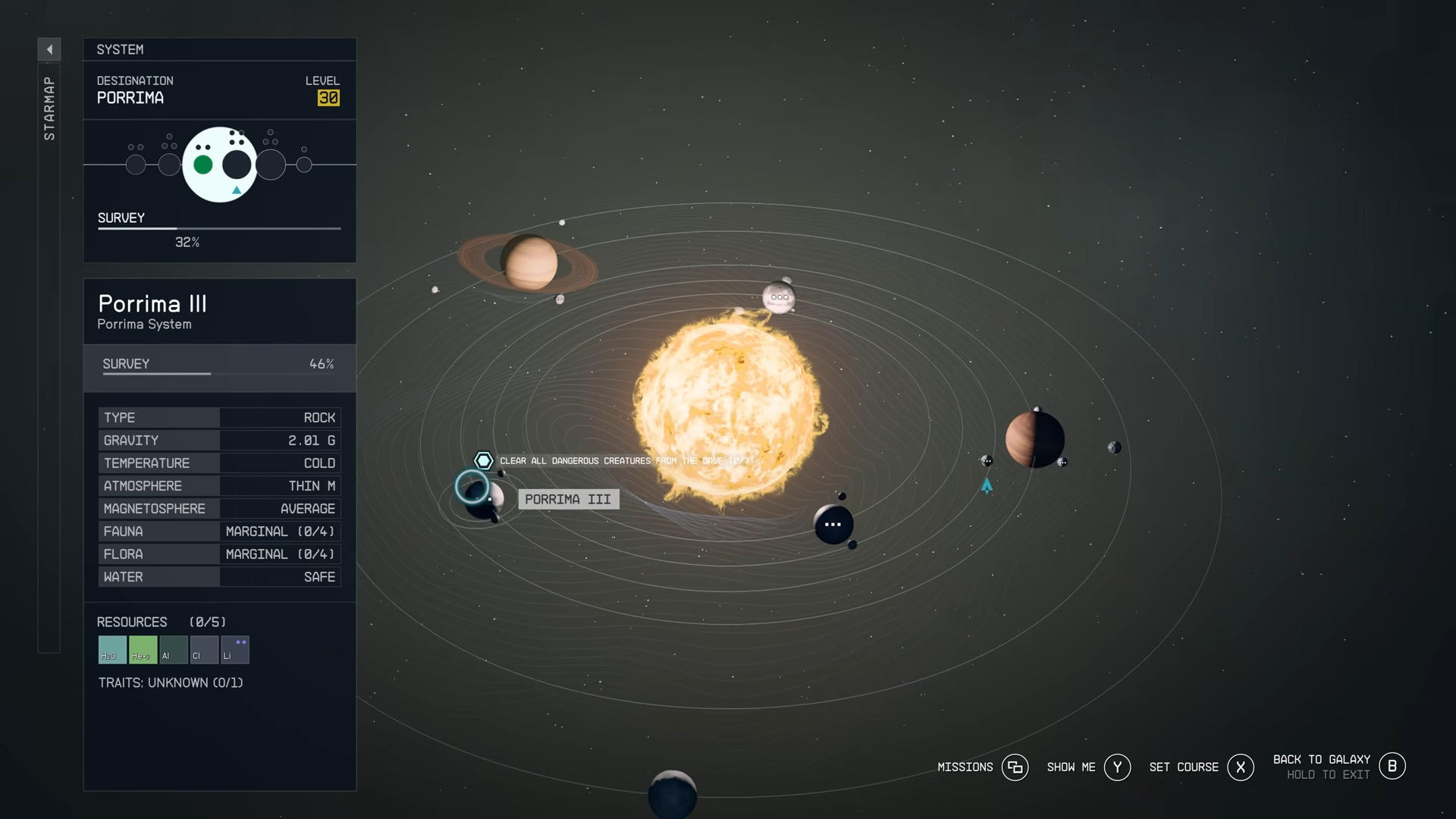Select the white planet beside the sun
This screenshot has width=1456, height=819.
point(779,297)
